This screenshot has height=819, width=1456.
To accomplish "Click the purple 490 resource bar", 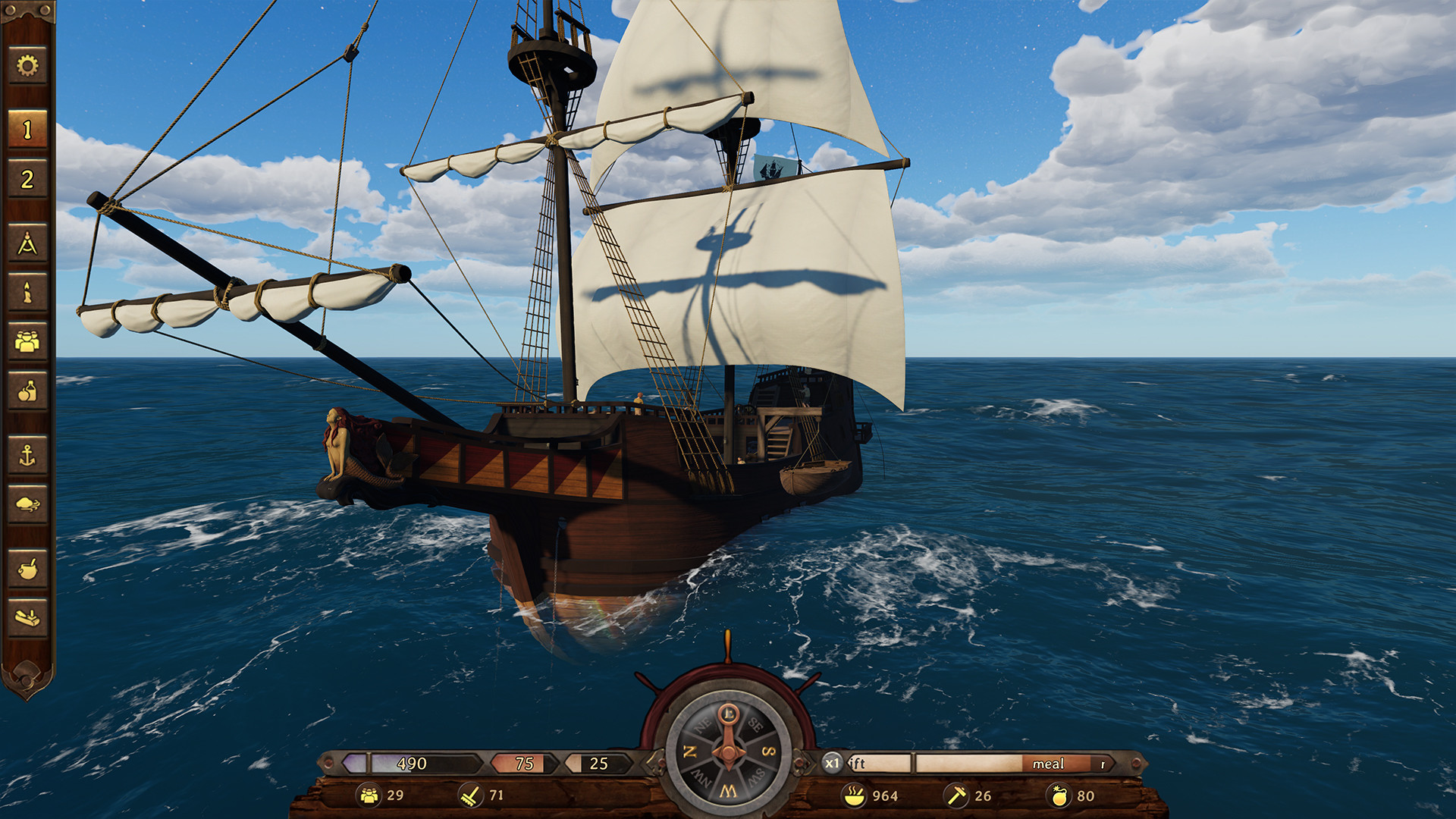I will (x=409, y=764).
